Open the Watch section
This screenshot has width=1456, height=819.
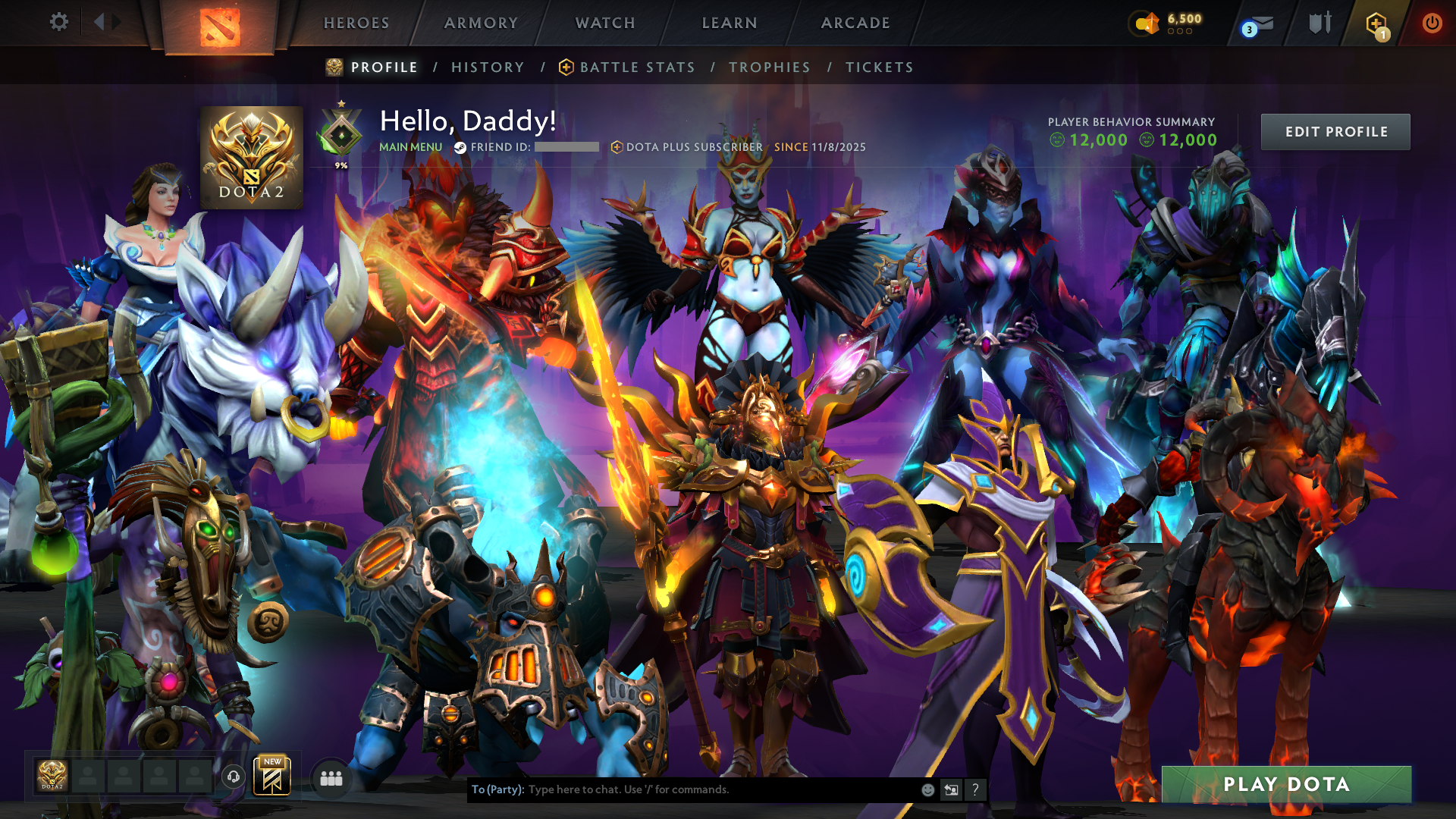click(605, 23)
